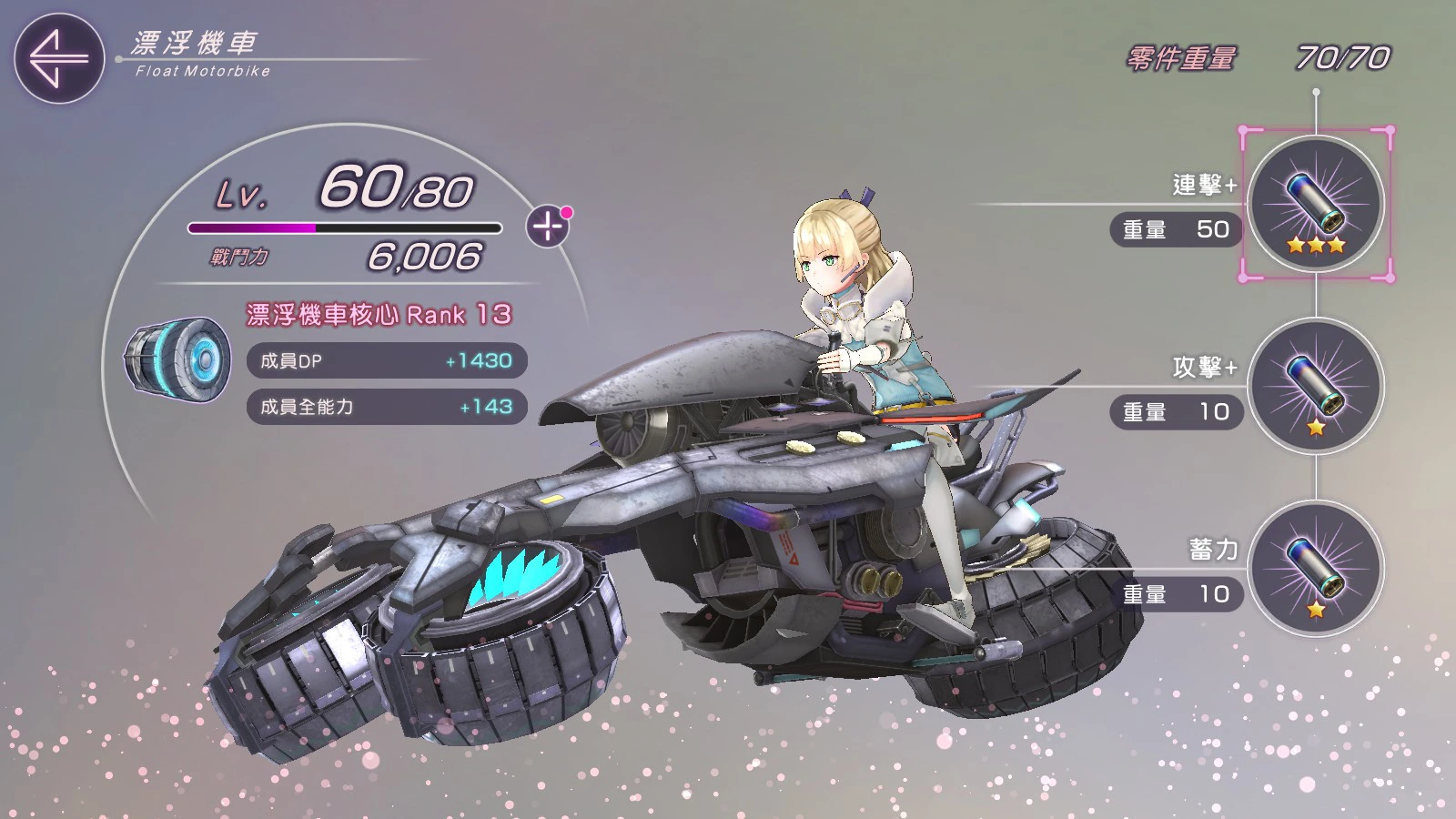Open the 蓄力 part slot
The image size is (1456, 819).
(x=1316, y=569)
